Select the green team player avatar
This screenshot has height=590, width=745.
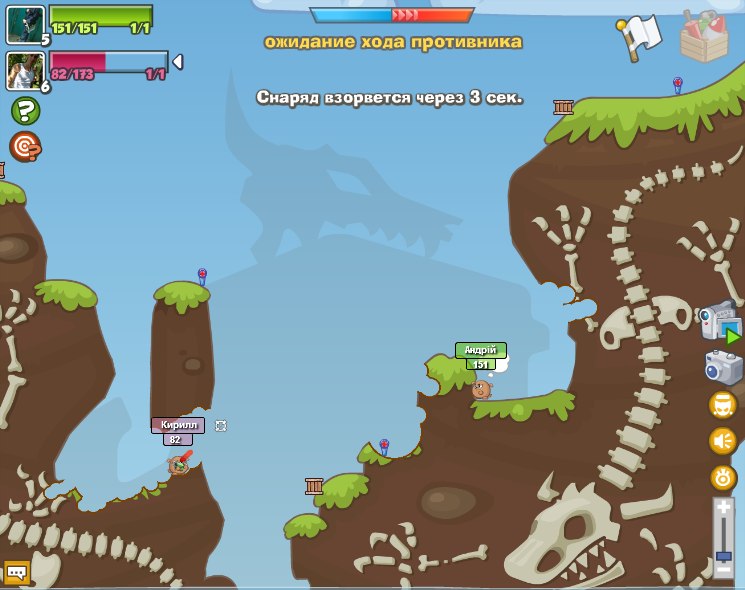(23, 24)
